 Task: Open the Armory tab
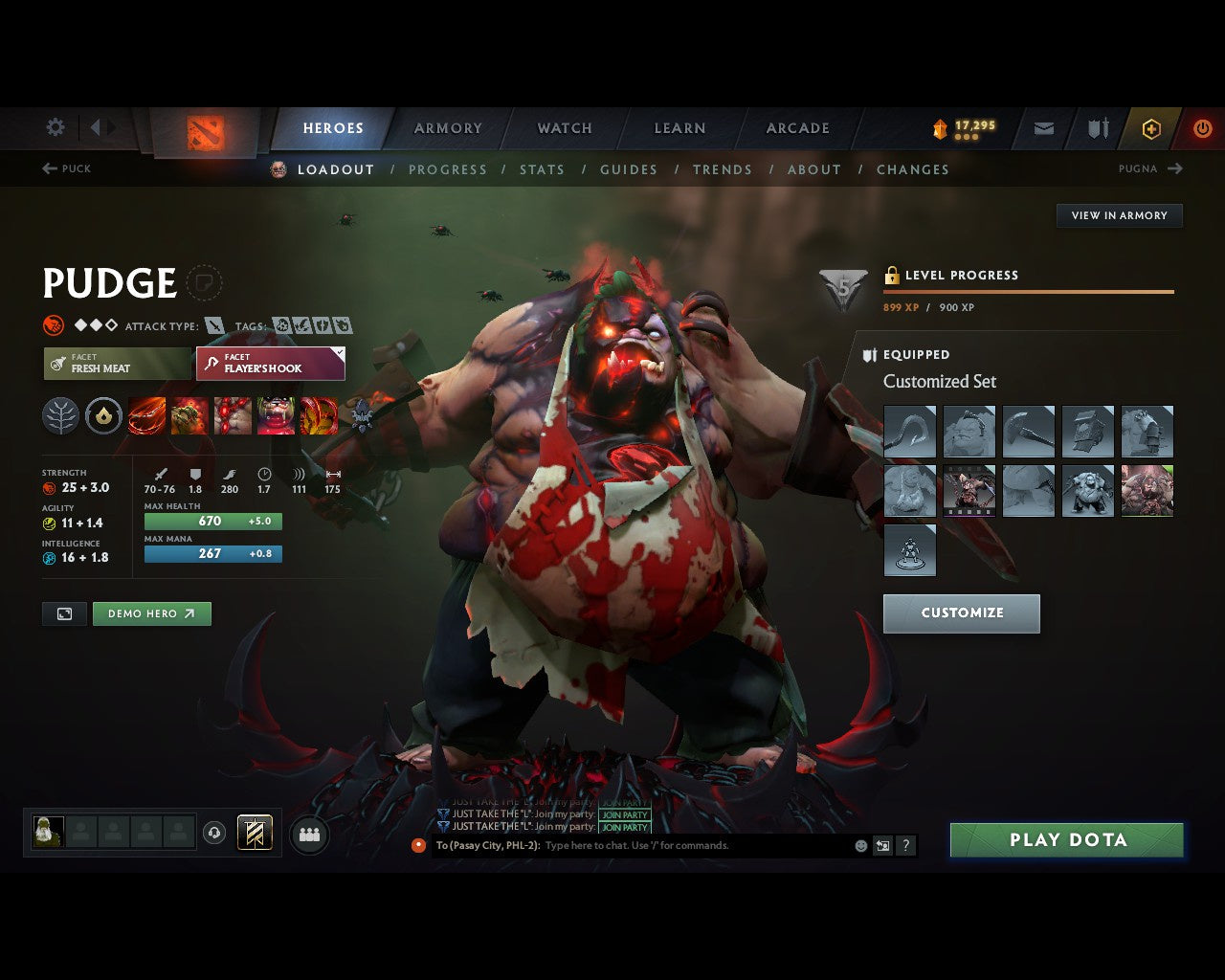coord(448,128)
